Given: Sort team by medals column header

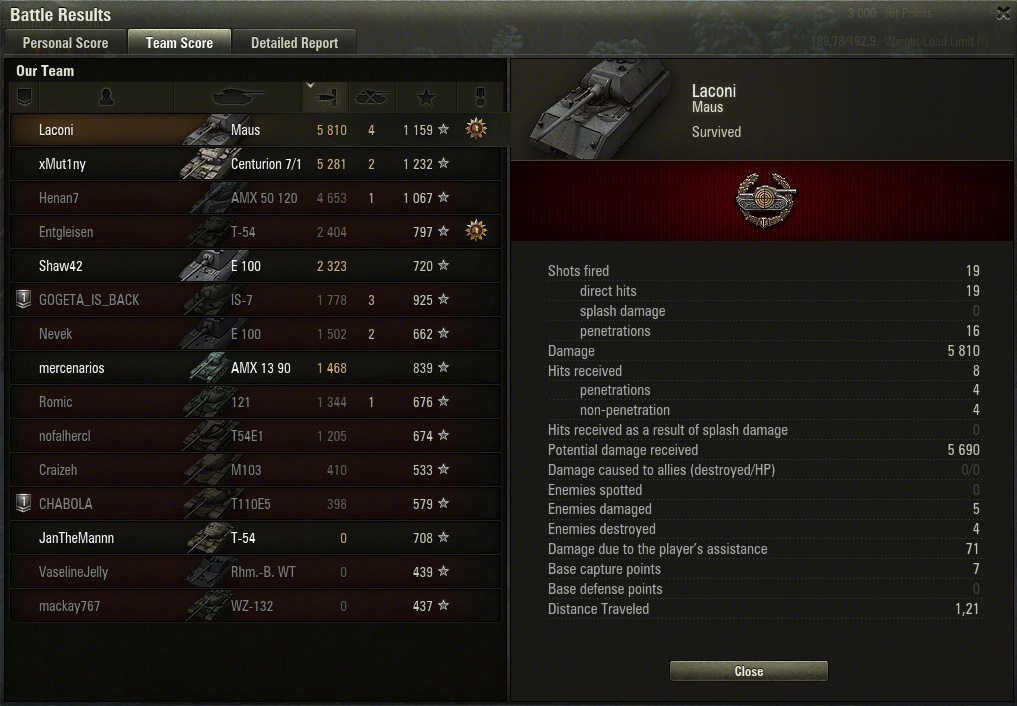Looking at the screenshot, I should click(478, 97).
